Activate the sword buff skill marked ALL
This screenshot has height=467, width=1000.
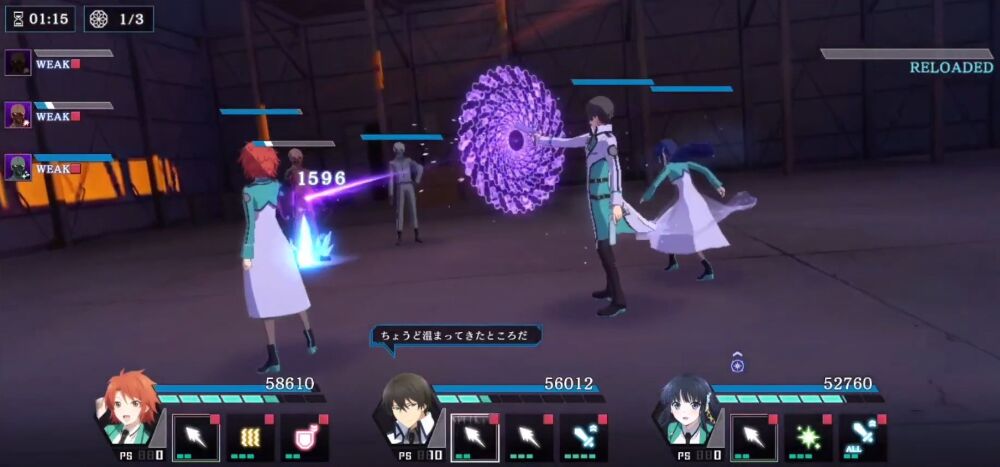[862, 438]
